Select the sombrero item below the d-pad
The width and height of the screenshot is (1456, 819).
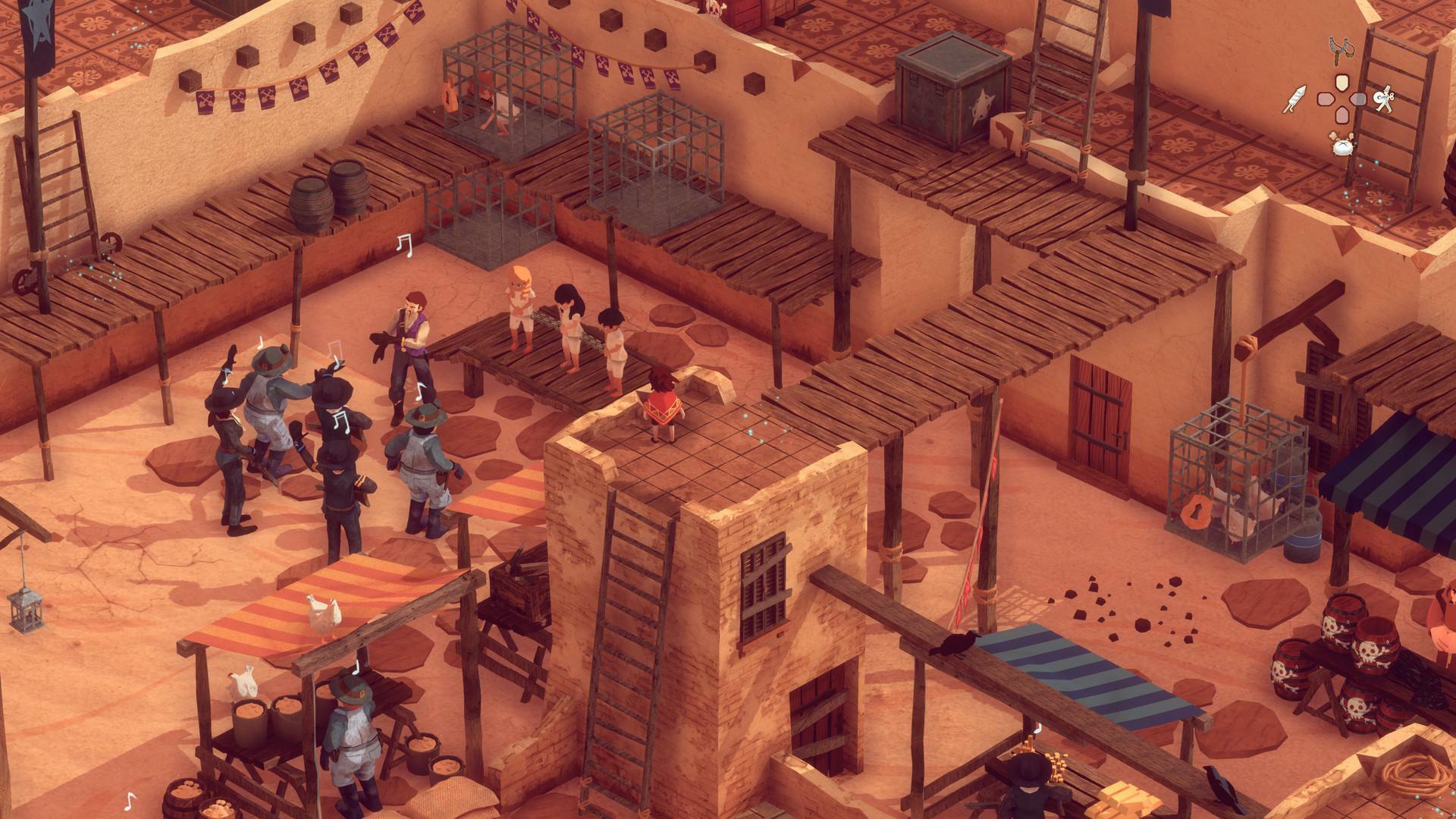coord(1343,146)
